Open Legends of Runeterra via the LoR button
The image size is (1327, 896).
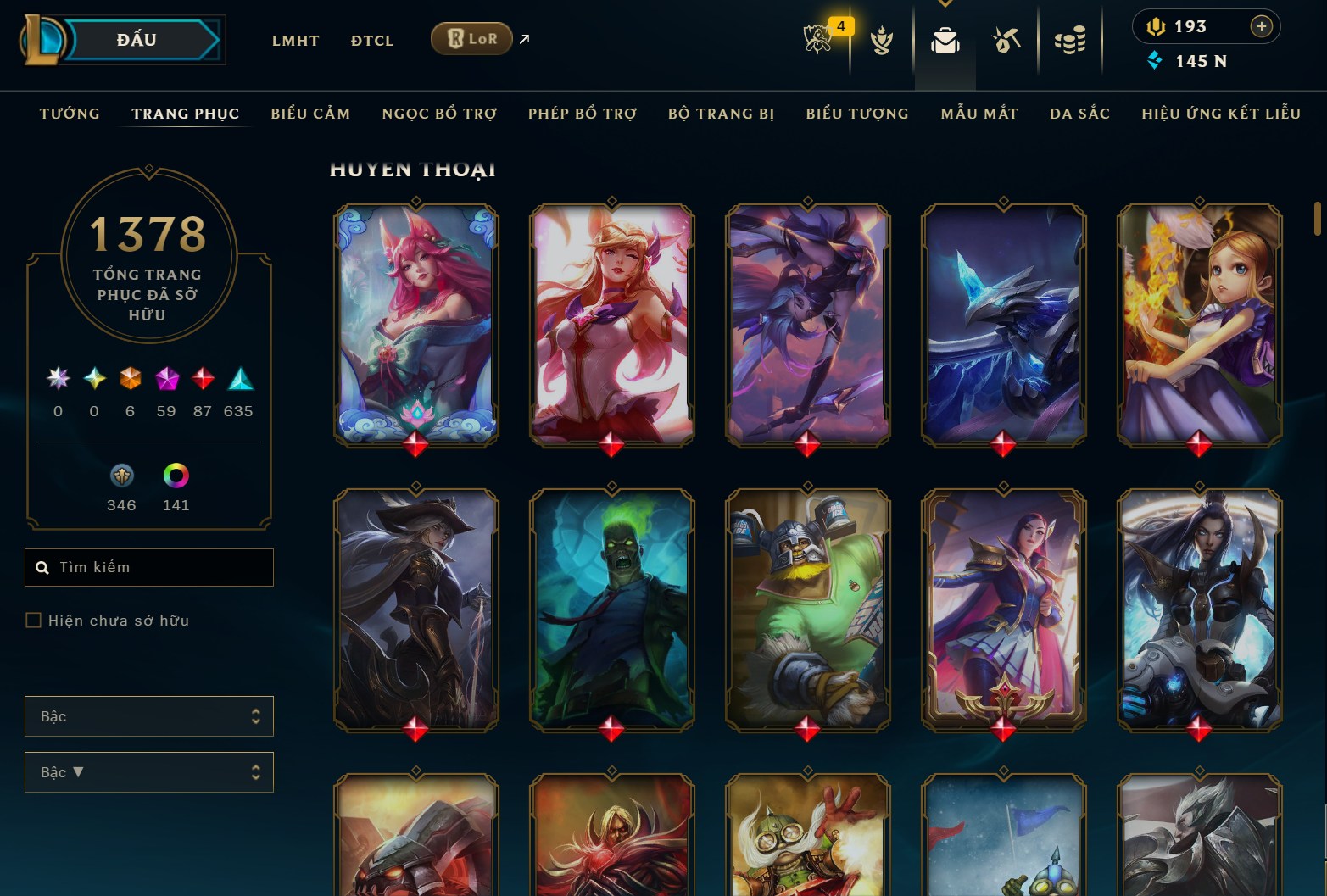(471, 38)
